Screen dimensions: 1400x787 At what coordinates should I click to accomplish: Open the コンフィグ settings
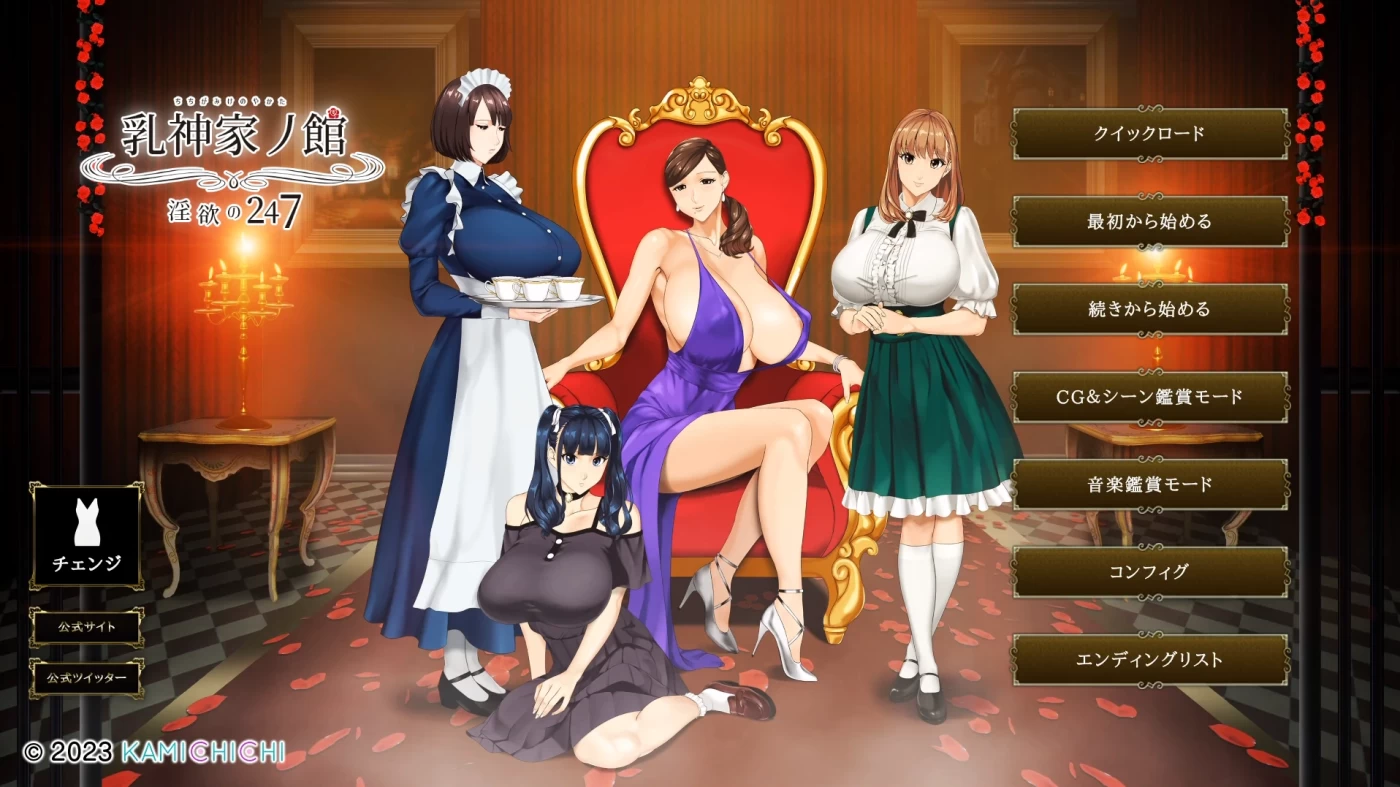[x=1147, y=570]
